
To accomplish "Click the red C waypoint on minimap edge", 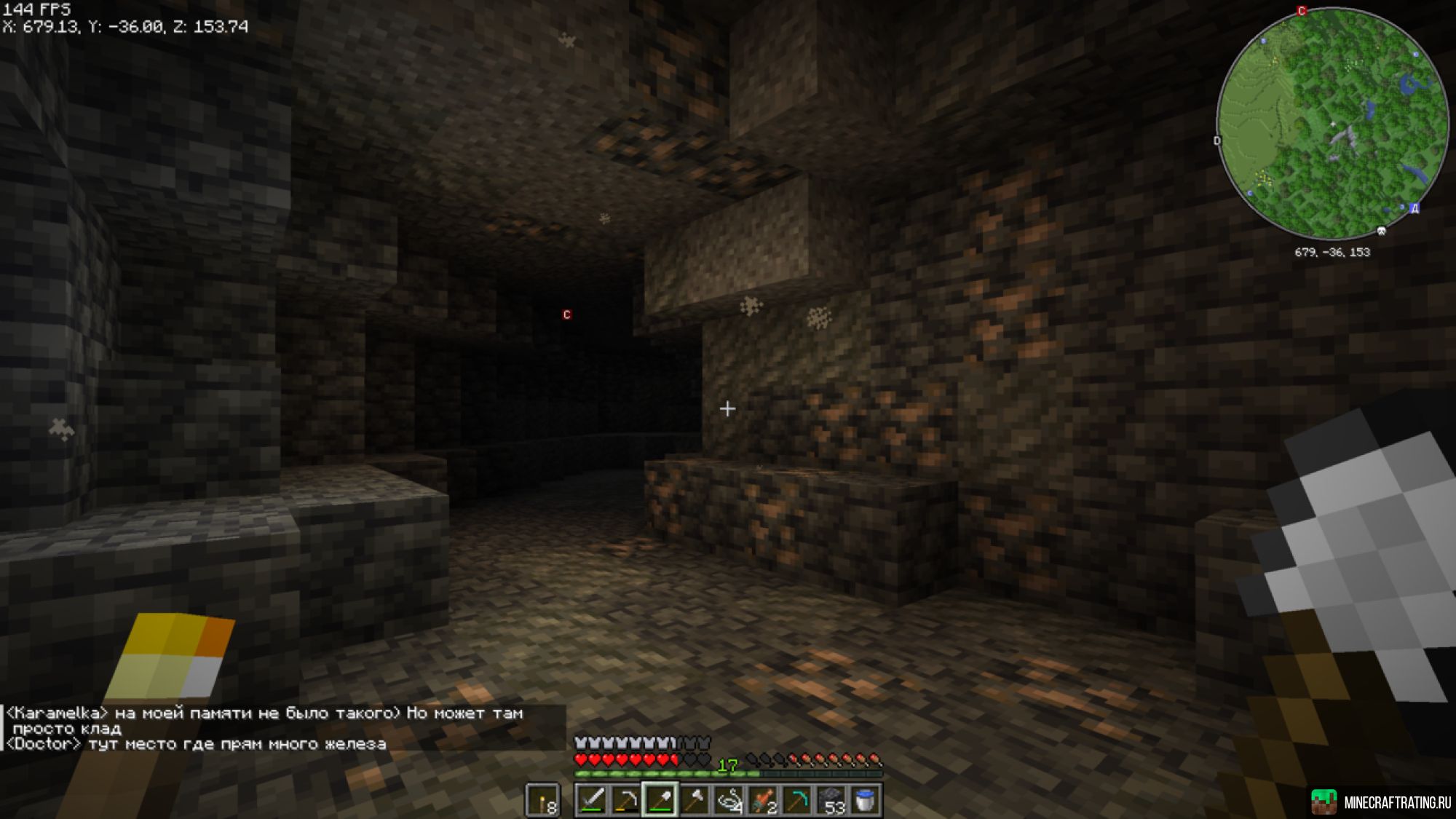I will tap(1302, 11).
